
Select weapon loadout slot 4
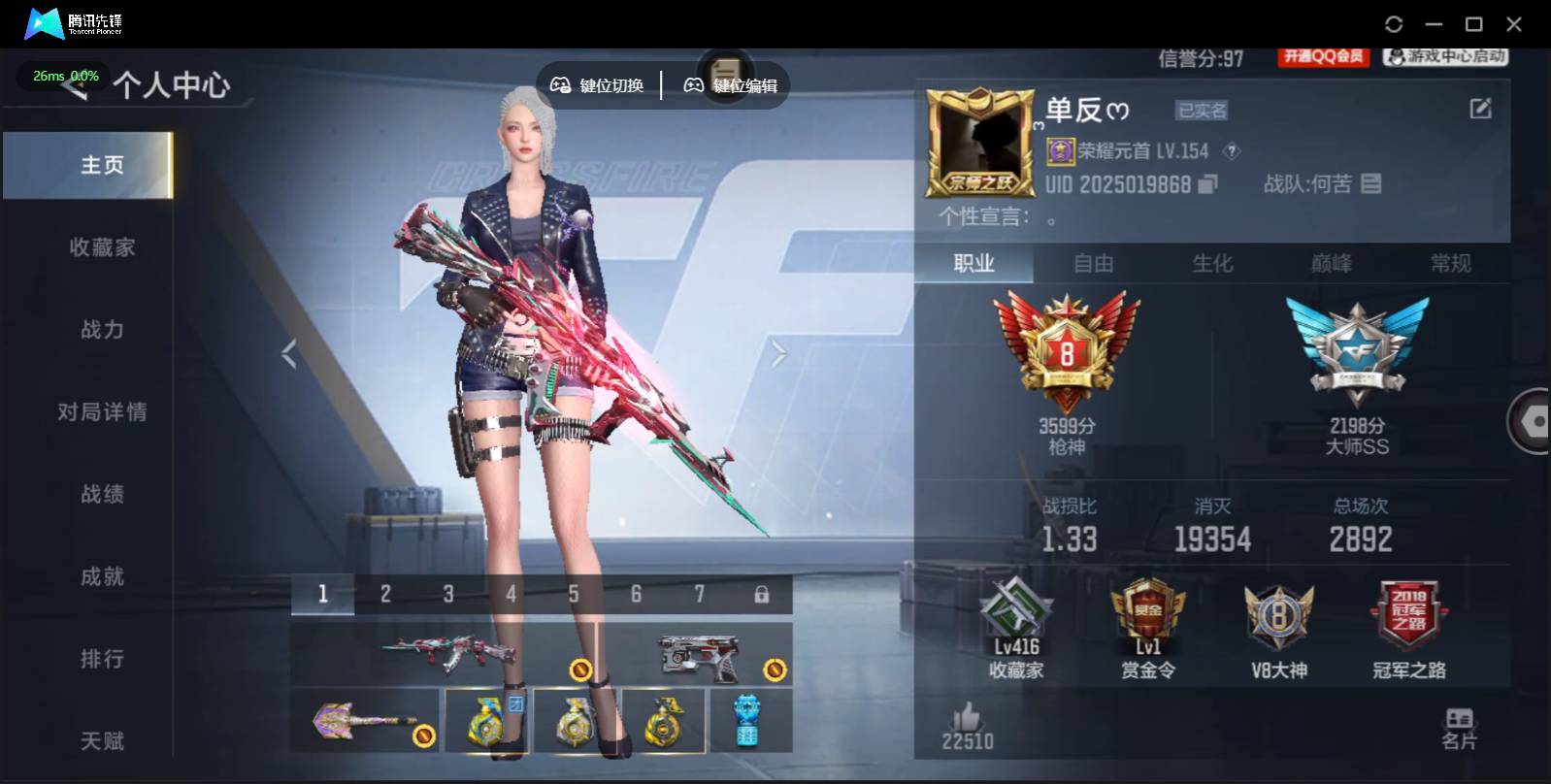coord(511,593)
